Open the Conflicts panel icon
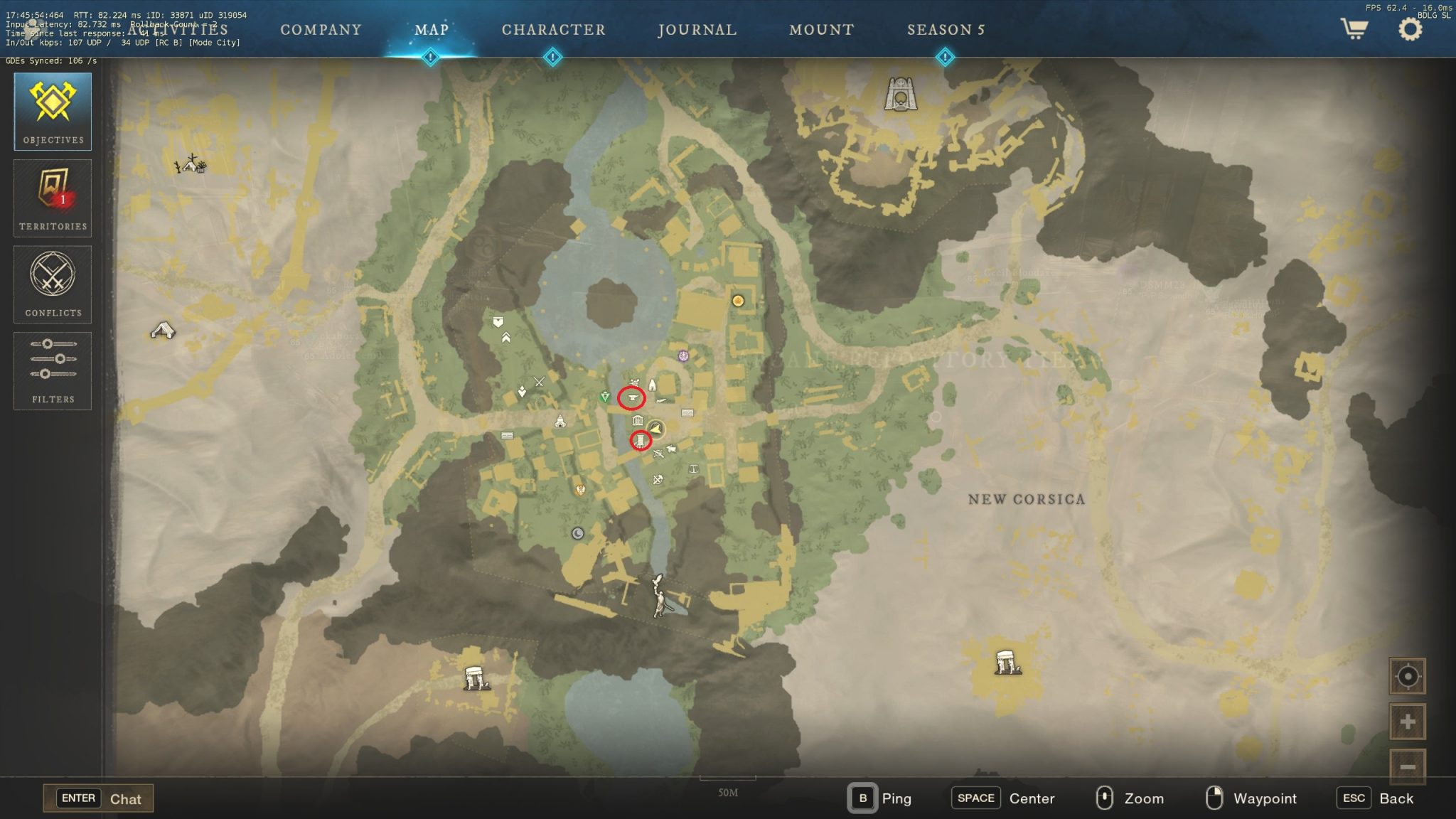This screenshot has width=1456, height=819. [53, 284]
